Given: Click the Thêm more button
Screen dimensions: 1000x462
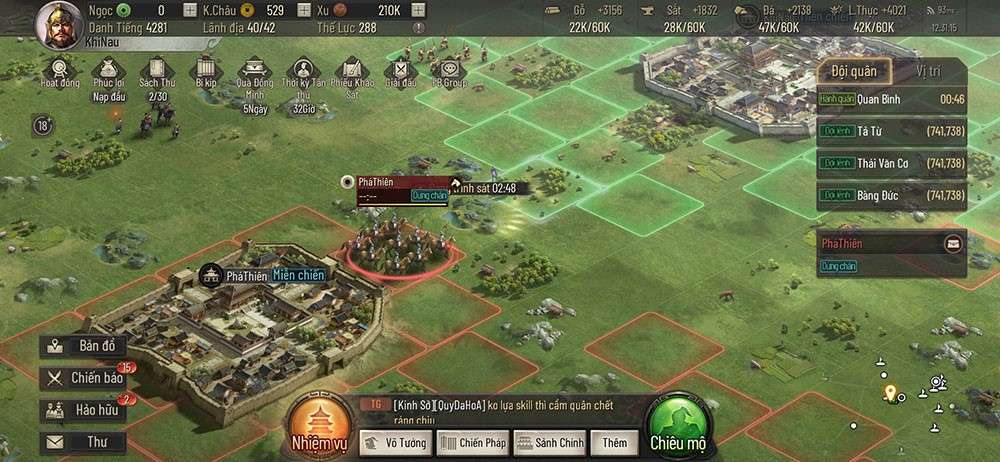Looking at the screenshot, I should click(614, 442).
